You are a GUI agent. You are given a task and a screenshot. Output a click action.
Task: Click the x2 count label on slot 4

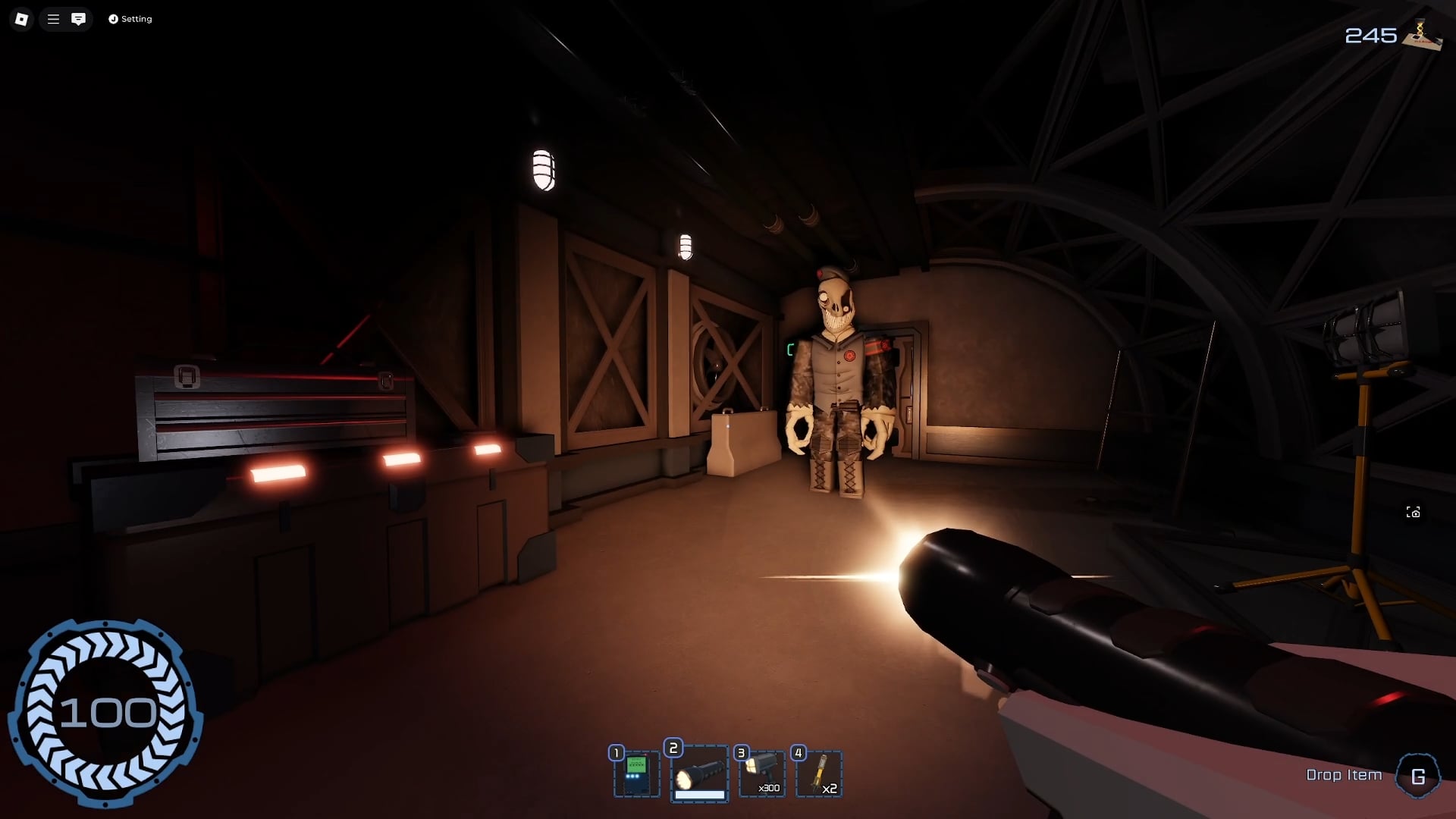829,789
